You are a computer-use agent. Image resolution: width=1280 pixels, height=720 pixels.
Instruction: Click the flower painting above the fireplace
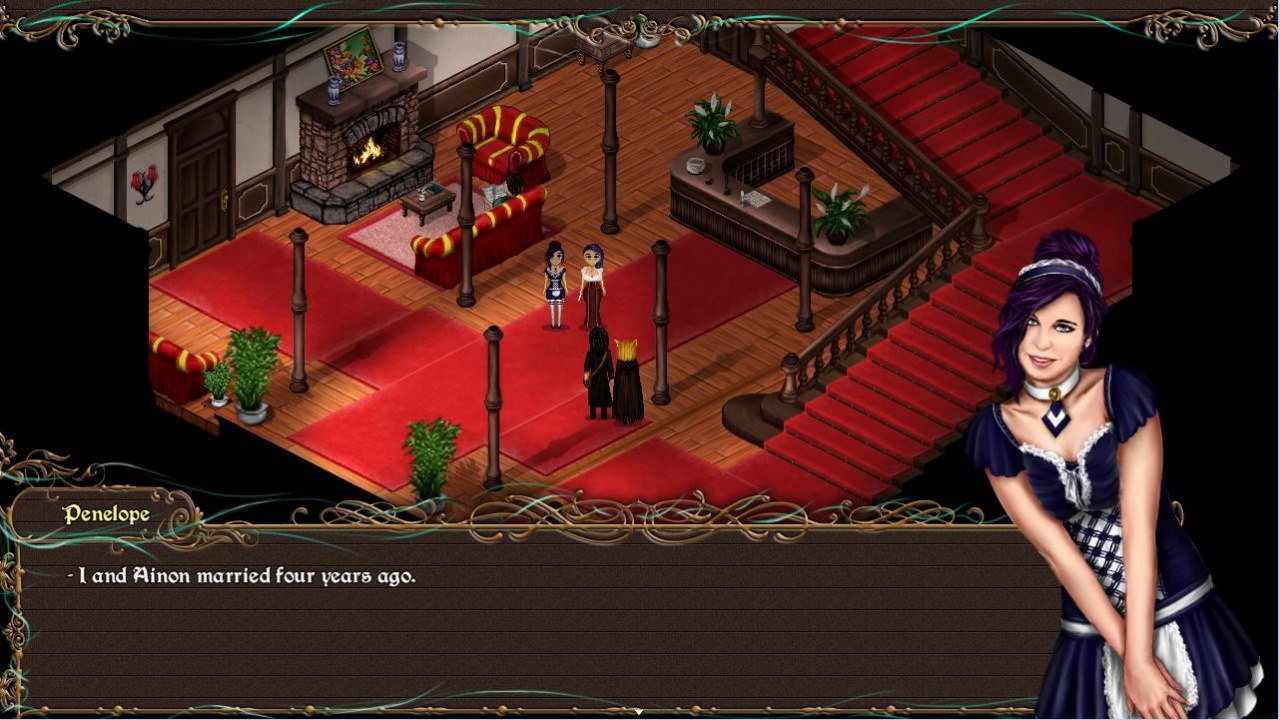352,62
